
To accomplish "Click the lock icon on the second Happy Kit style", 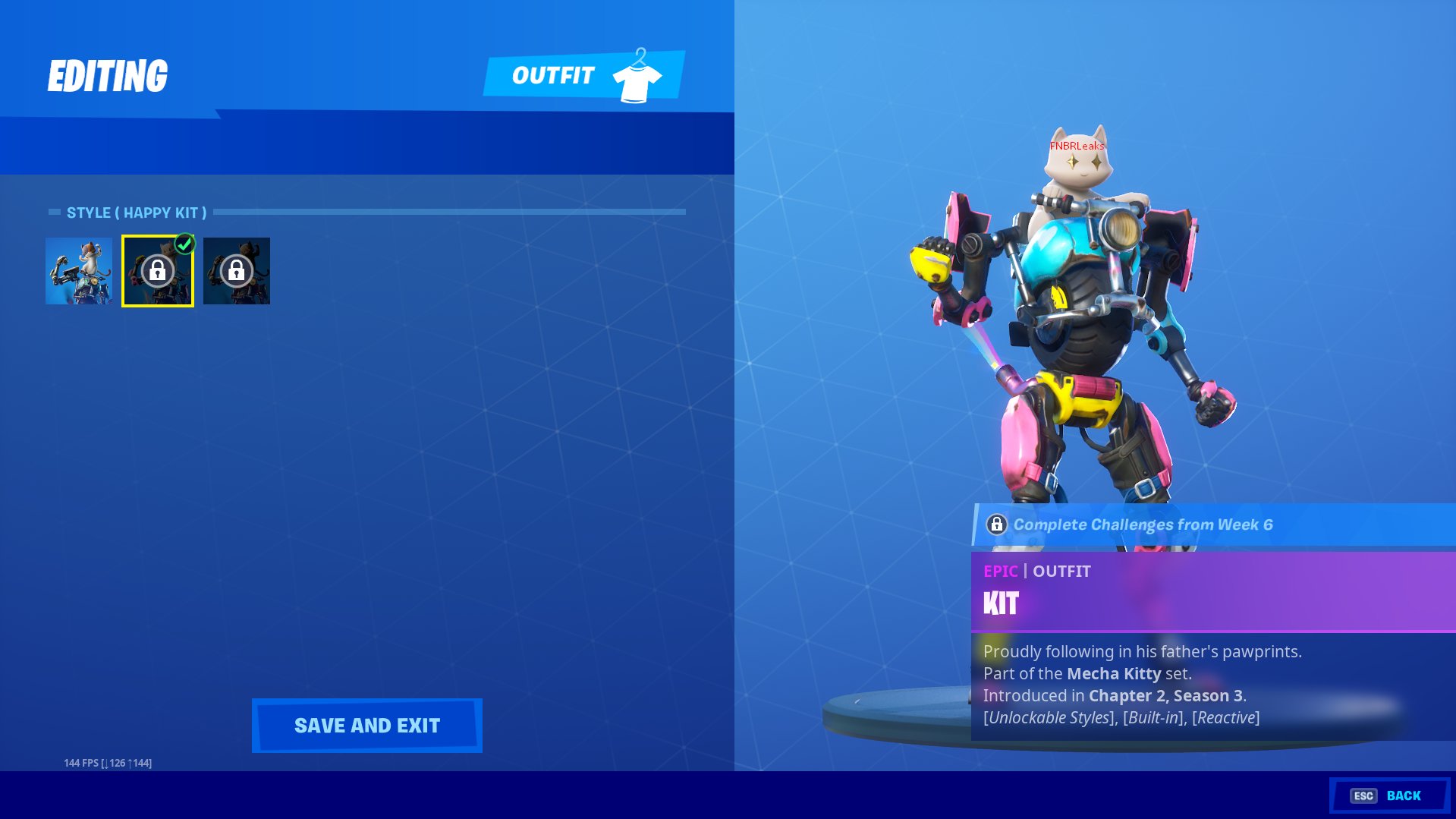I will click(158, 271).
